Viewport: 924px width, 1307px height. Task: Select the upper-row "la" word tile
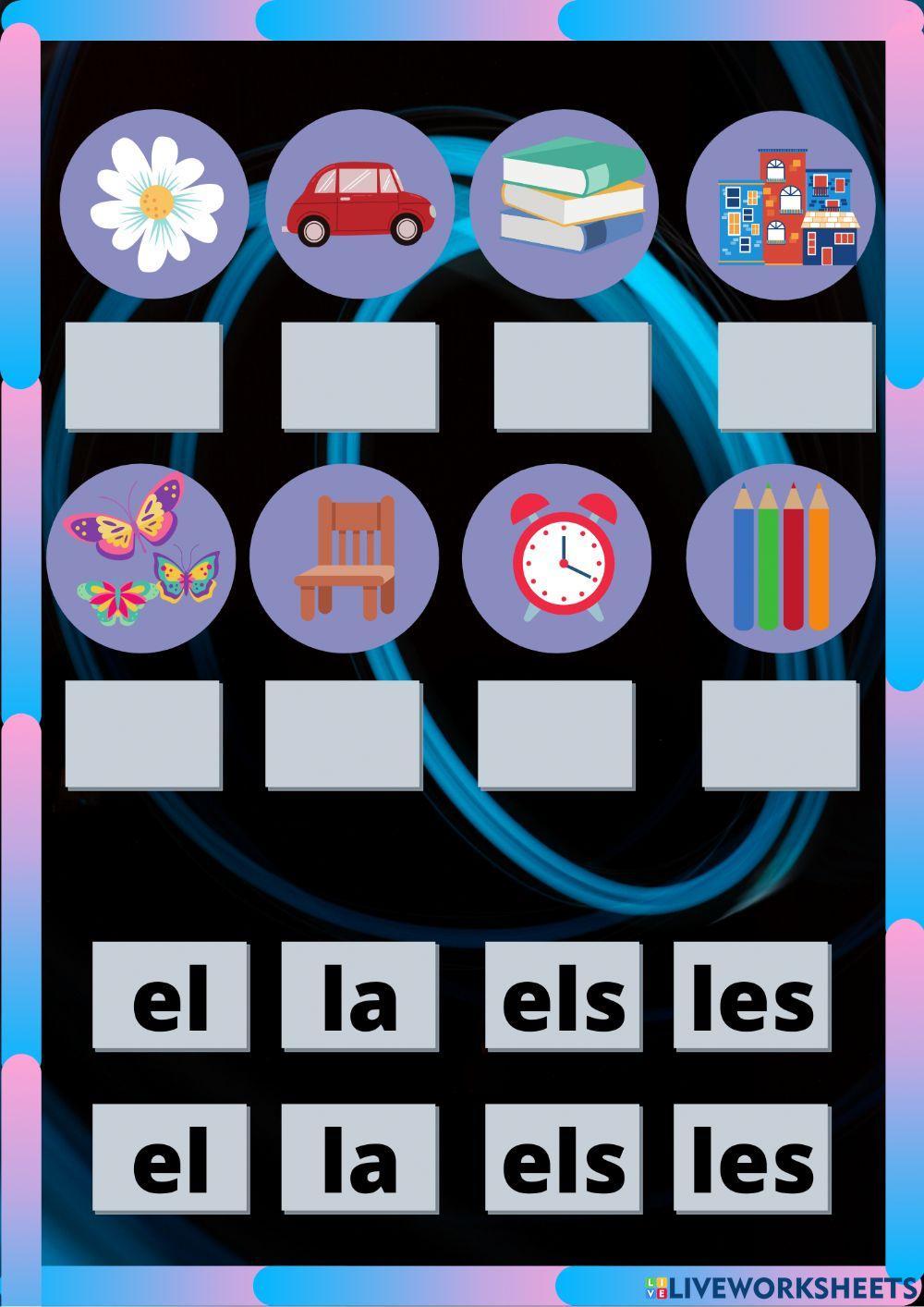tap(359, 996)
